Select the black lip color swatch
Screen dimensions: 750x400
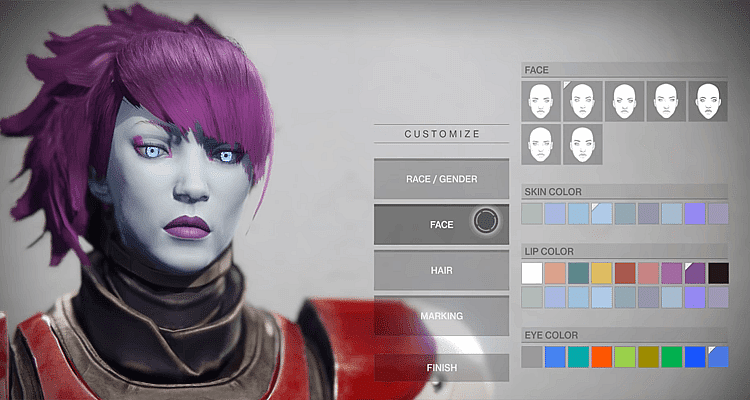(718, 273)
